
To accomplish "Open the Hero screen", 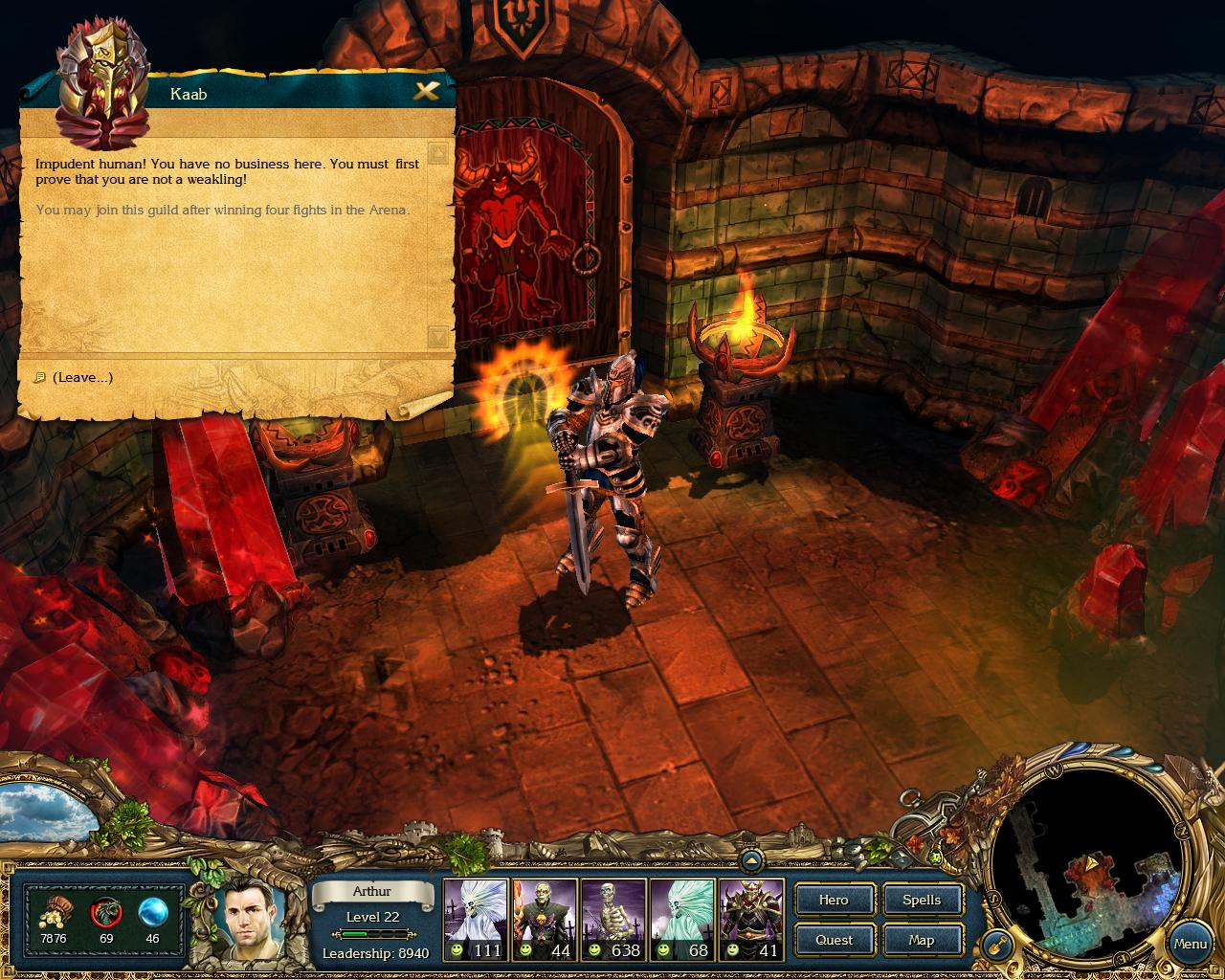I will coord(834,900).
